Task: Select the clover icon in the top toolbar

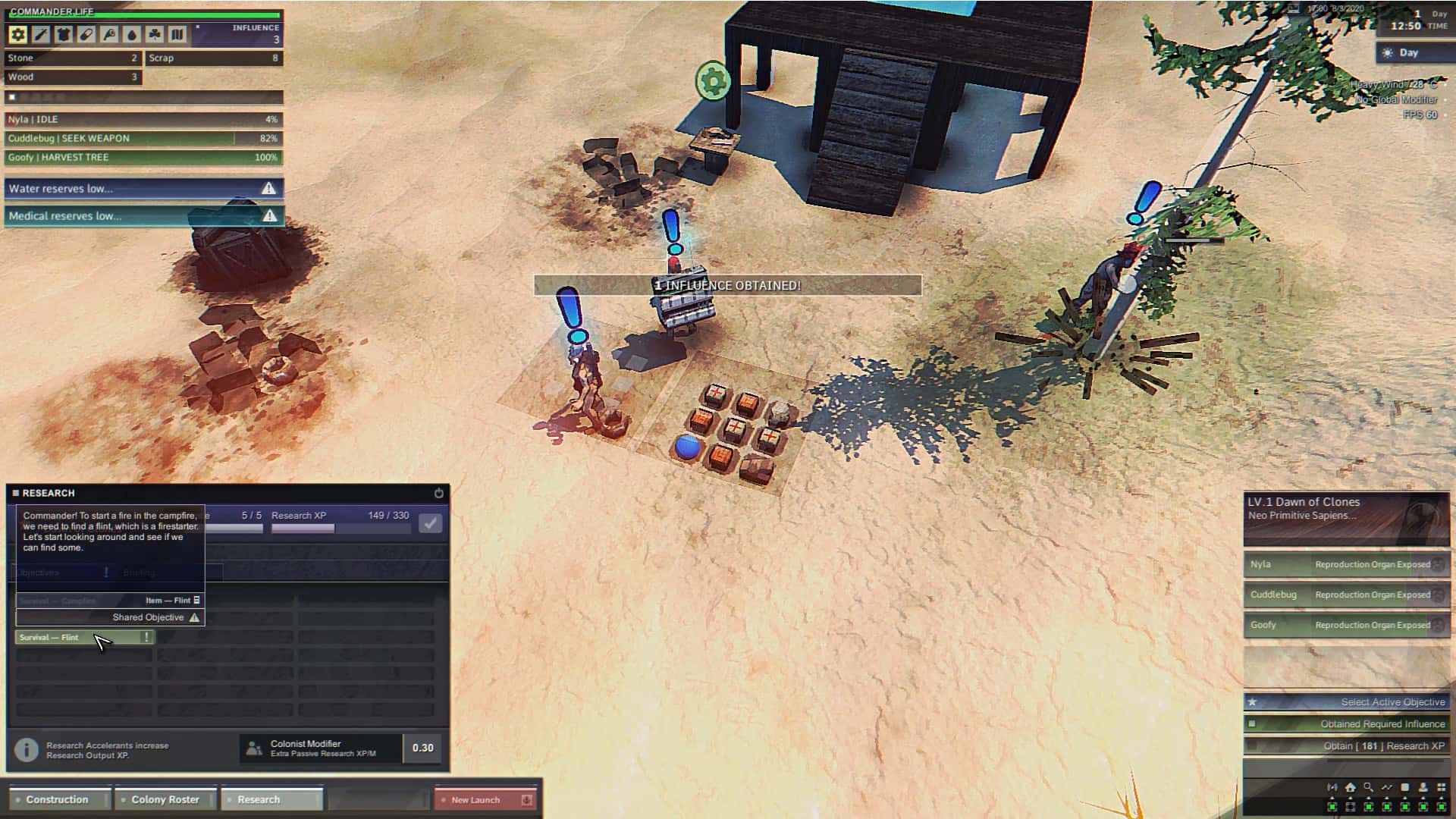Action: [154, 34]
